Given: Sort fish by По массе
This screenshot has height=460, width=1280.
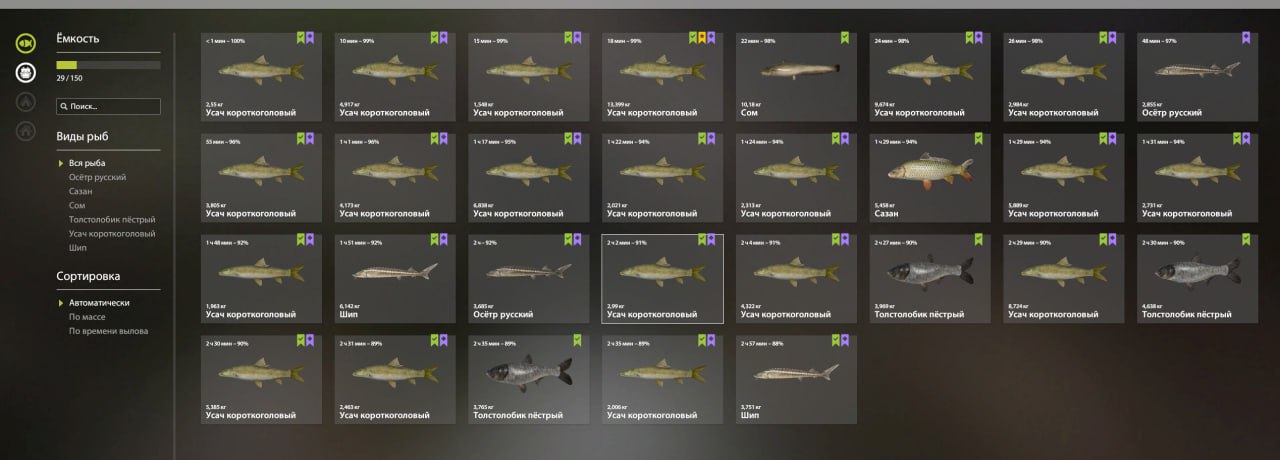Looking at the screenshot, I should (87, 317).
